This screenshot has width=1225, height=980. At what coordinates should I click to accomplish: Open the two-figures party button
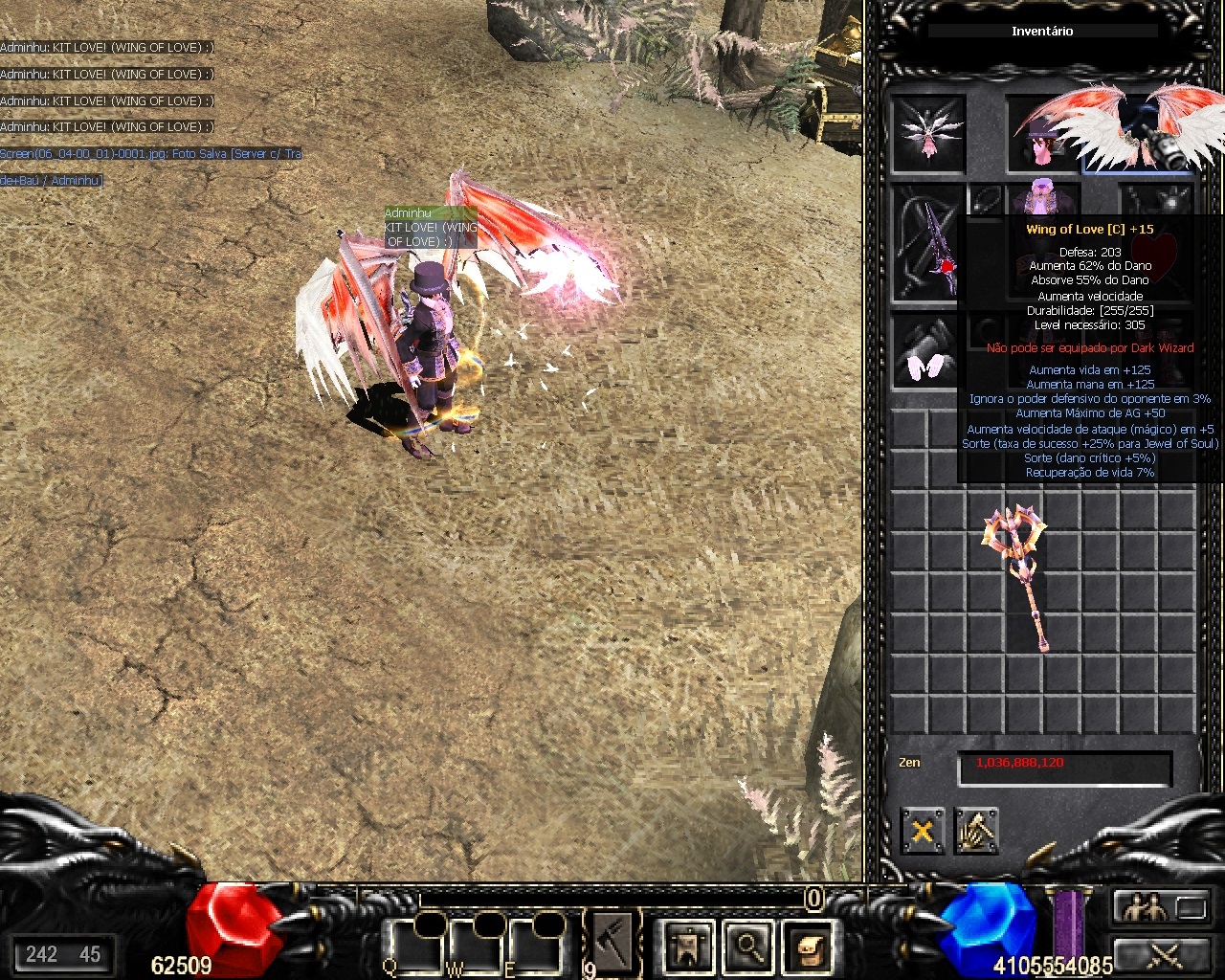tap(1144, 905)
